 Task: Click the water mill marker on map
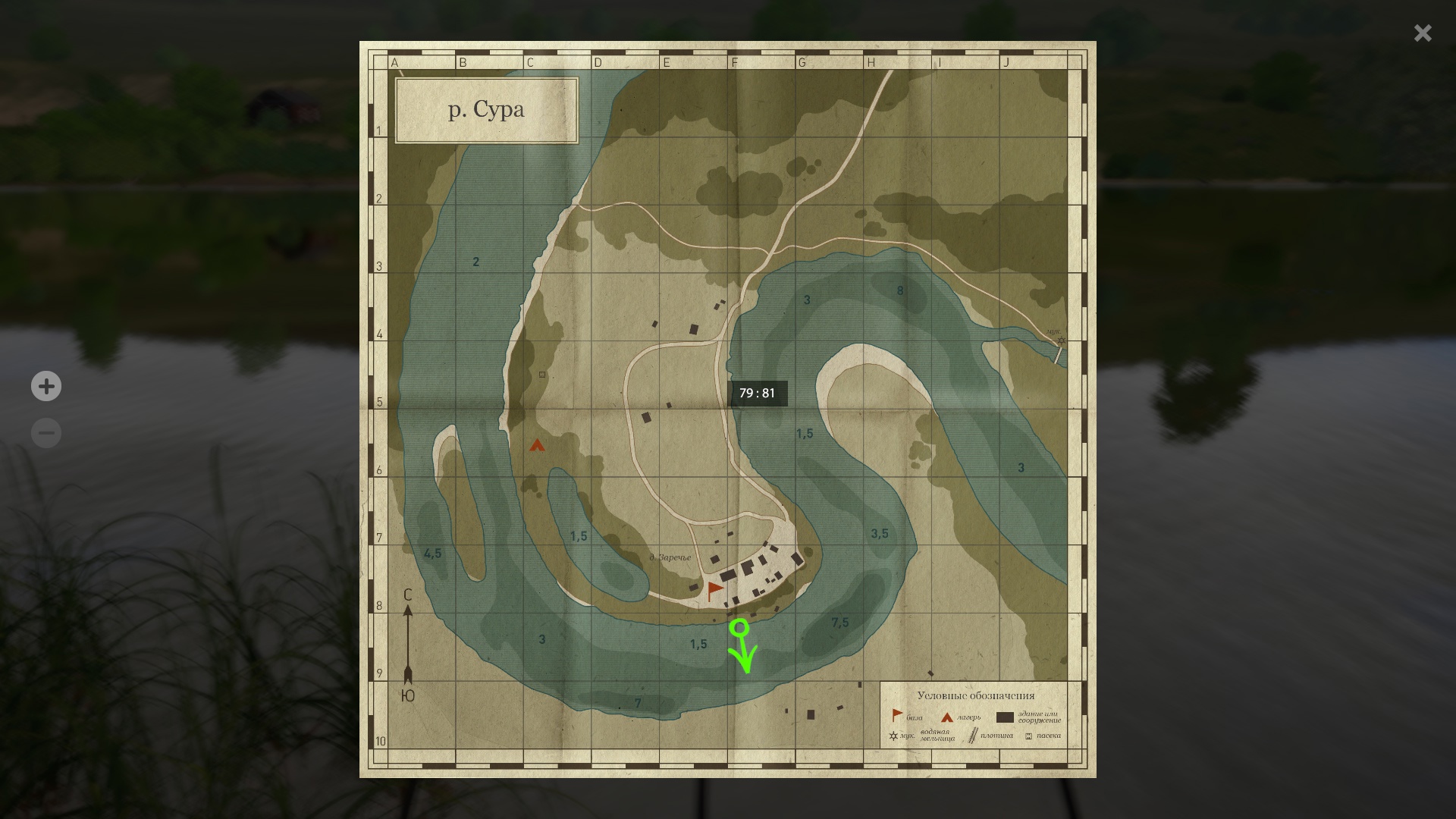[x=1061, y=340]
